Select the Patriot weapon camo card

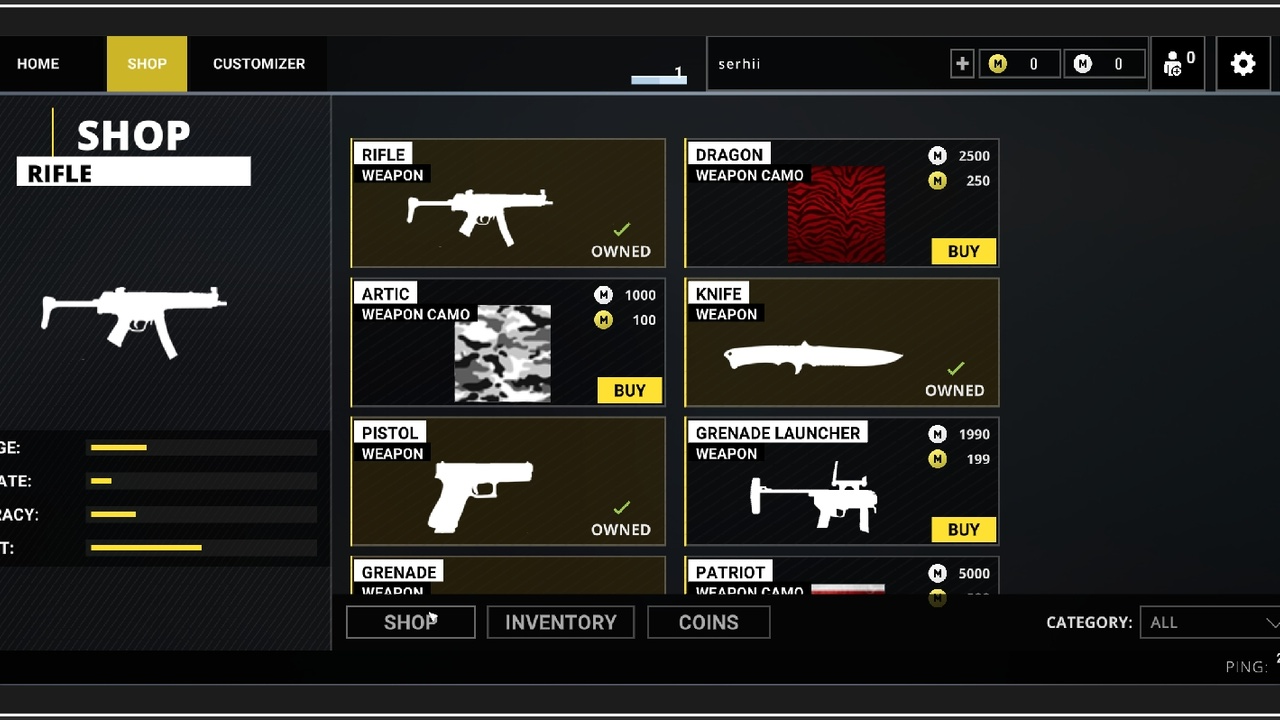[841, 577]
